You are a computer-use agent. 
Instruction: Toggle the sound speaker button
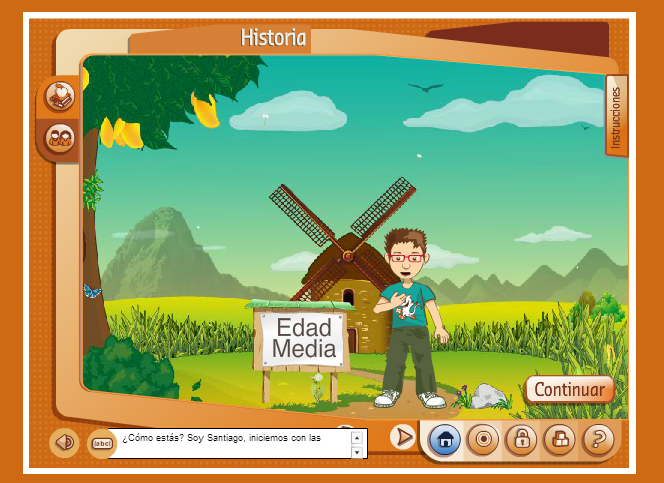click(65, 441)
